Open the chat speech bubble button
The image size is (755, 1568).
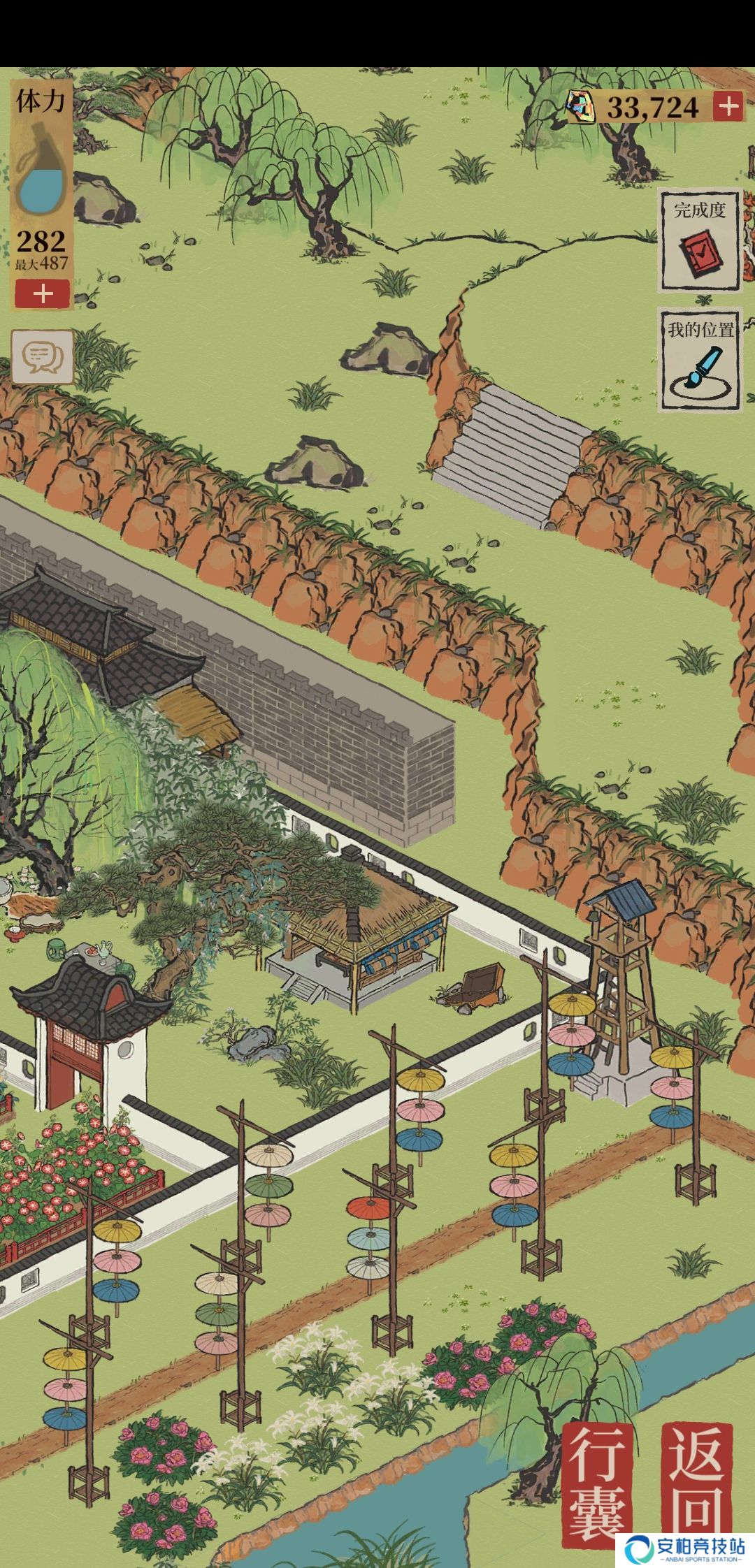pyautogui.click(x=43, y=357)
